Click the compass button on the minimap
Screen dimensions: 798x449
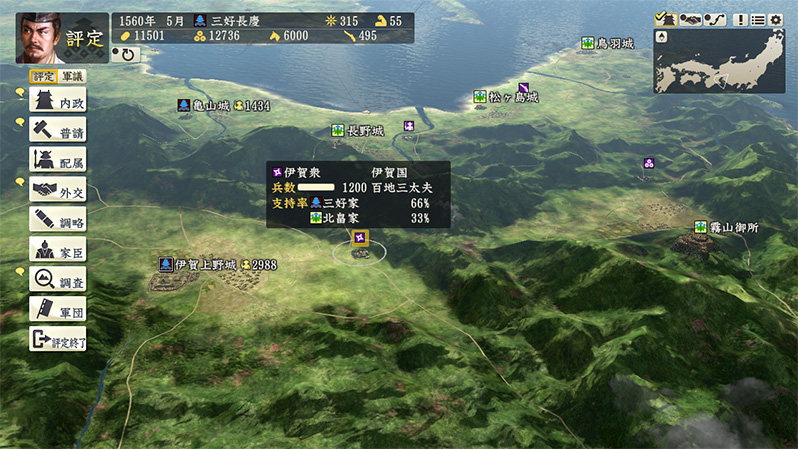point(661,38)
